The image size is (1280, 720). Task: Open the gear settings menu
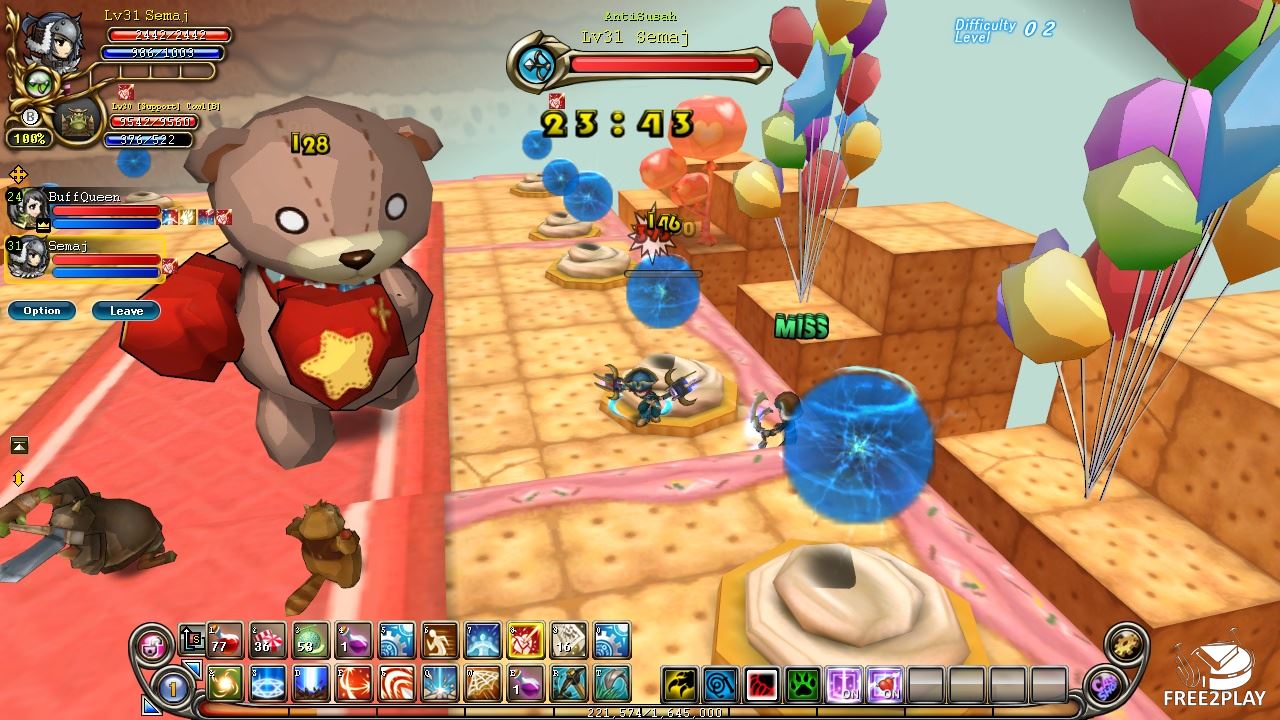point(1127,645)
